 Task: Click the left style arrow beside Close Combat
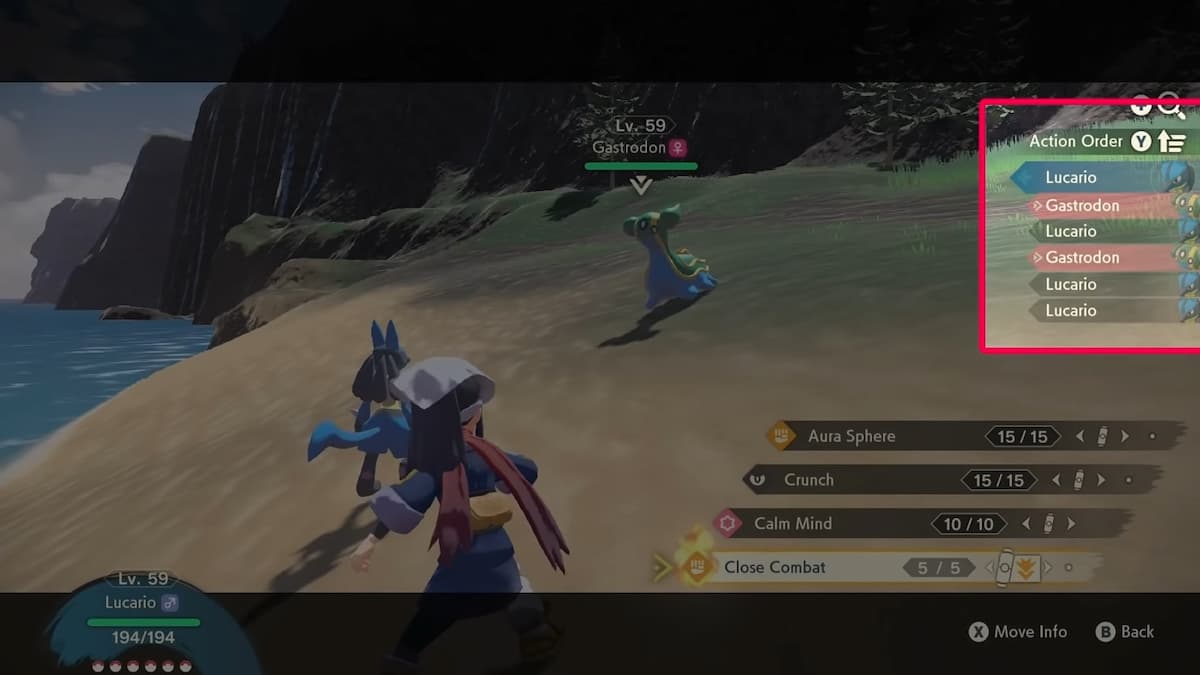click(x=990, y=568)
